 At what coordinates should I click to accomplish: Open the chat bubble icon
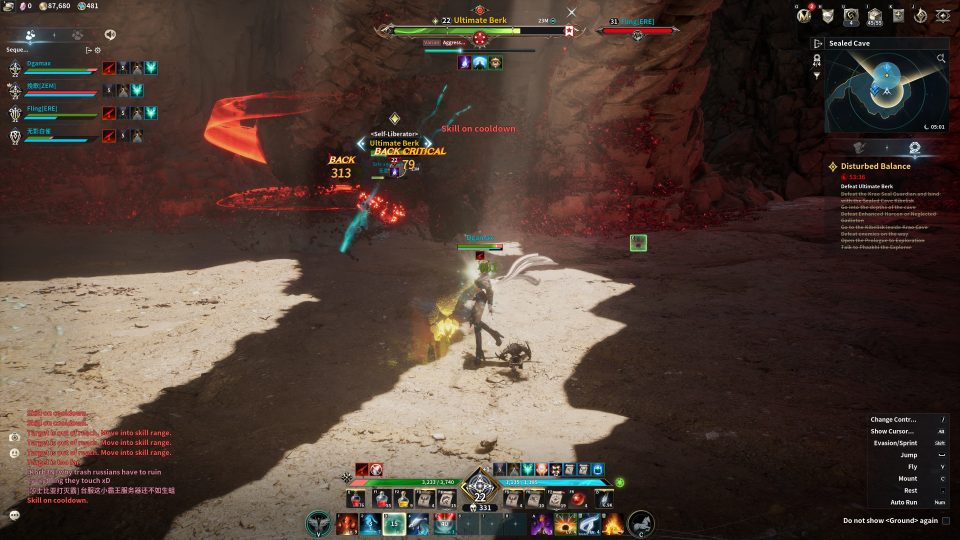[14, 514]
